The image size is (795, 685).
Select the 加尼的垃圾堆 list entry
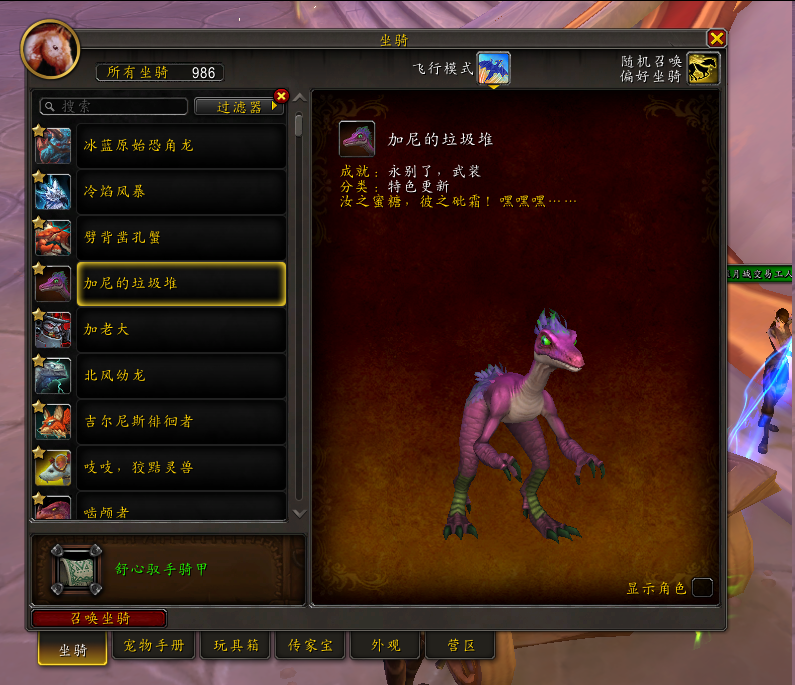[180, 284]
